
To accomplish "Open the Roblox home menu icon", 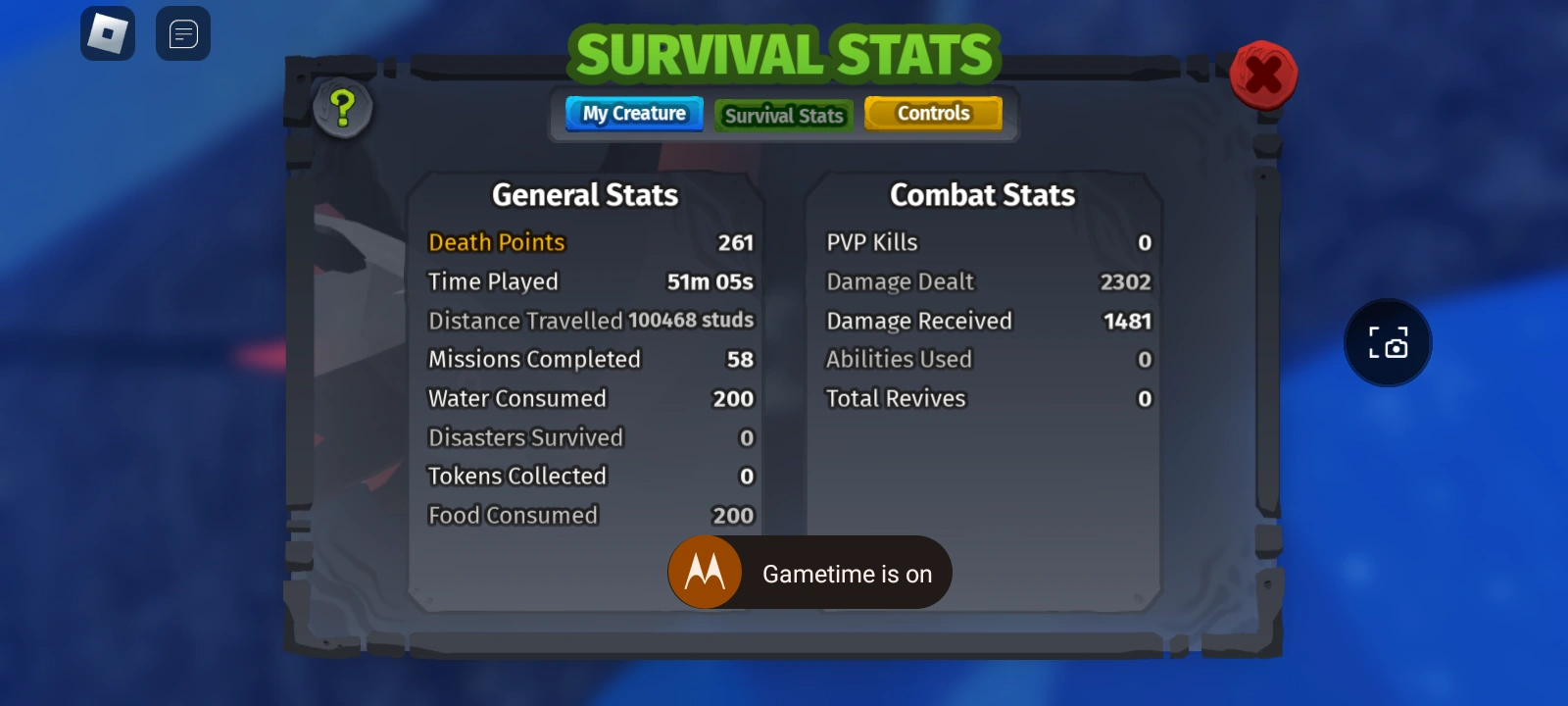I will [x=108, y=33].
